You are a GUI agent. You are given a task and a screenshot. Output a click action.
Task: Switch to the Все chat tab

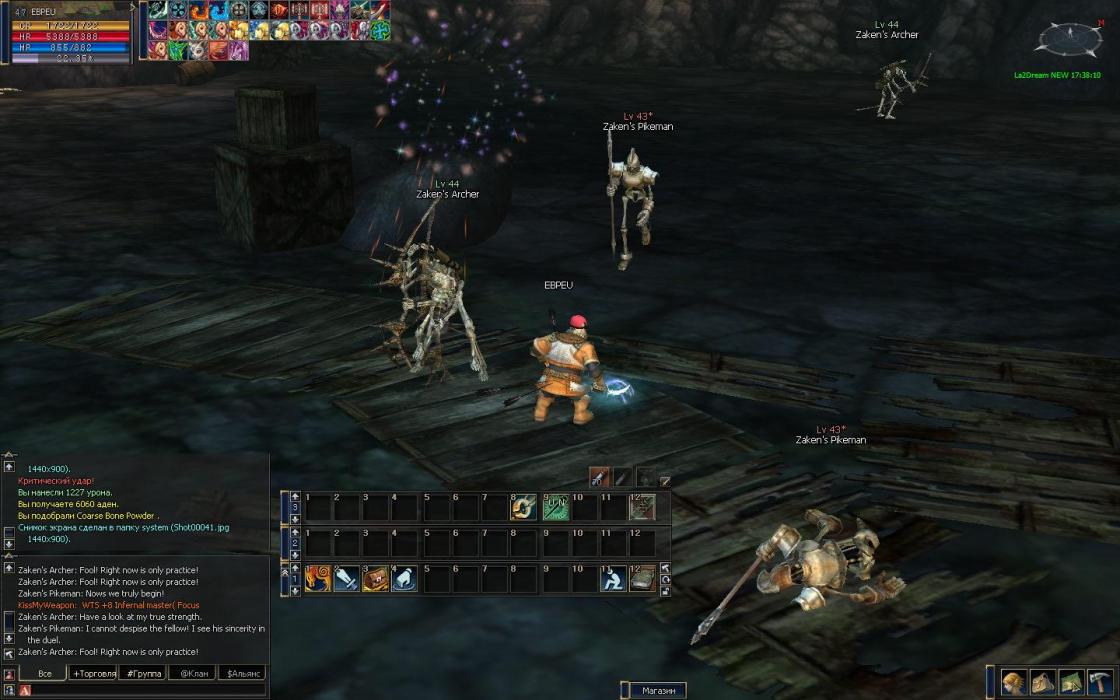click(45, 674)
